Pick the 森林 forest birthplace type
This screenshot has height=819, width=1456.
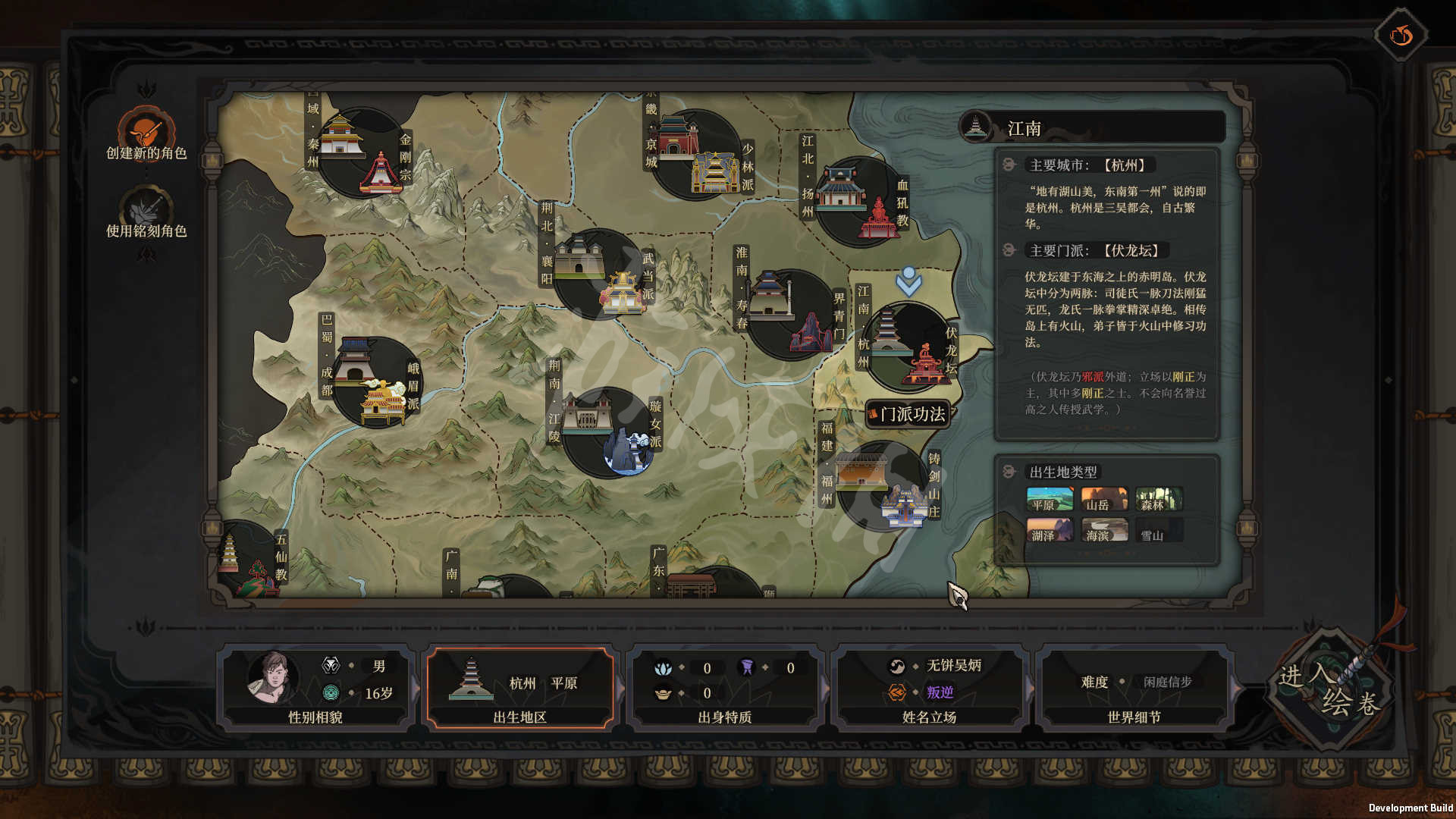[x=1159, y=500]
